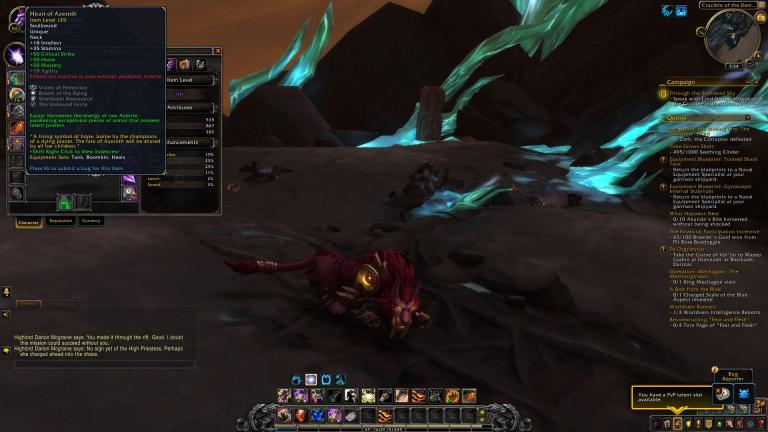Click the green potion slot in character pane

[x=63, y=202]
